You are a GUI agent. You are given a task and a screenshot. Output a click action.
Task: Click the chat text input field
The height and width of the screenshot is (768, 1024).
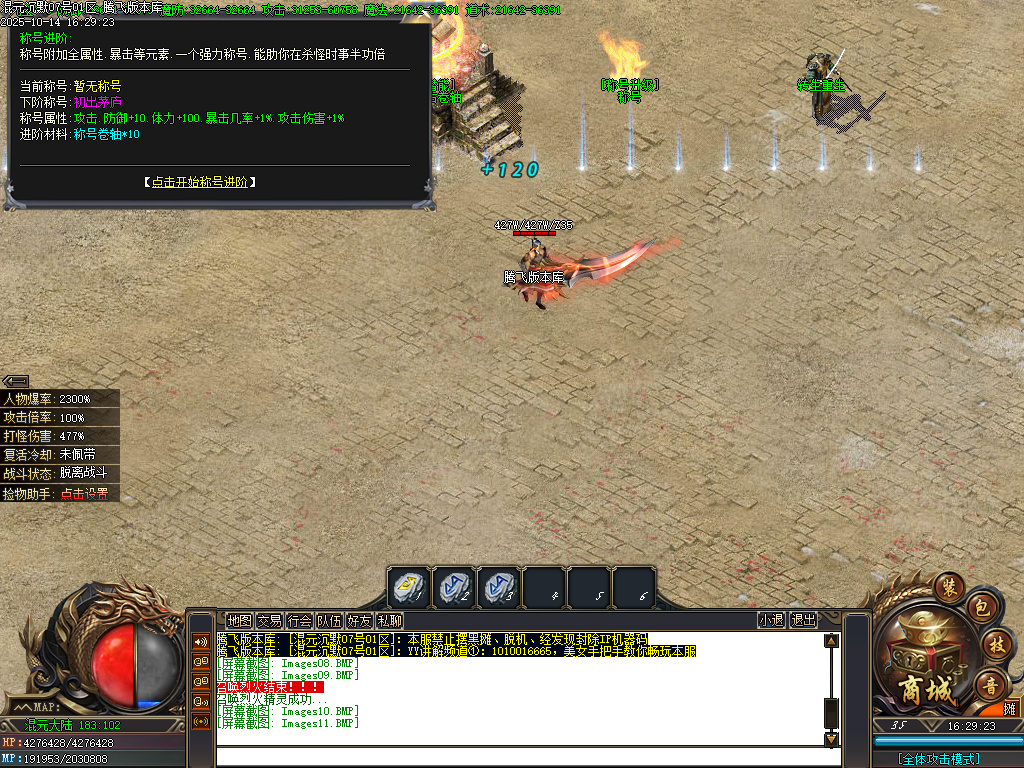(x=520, y=757)
